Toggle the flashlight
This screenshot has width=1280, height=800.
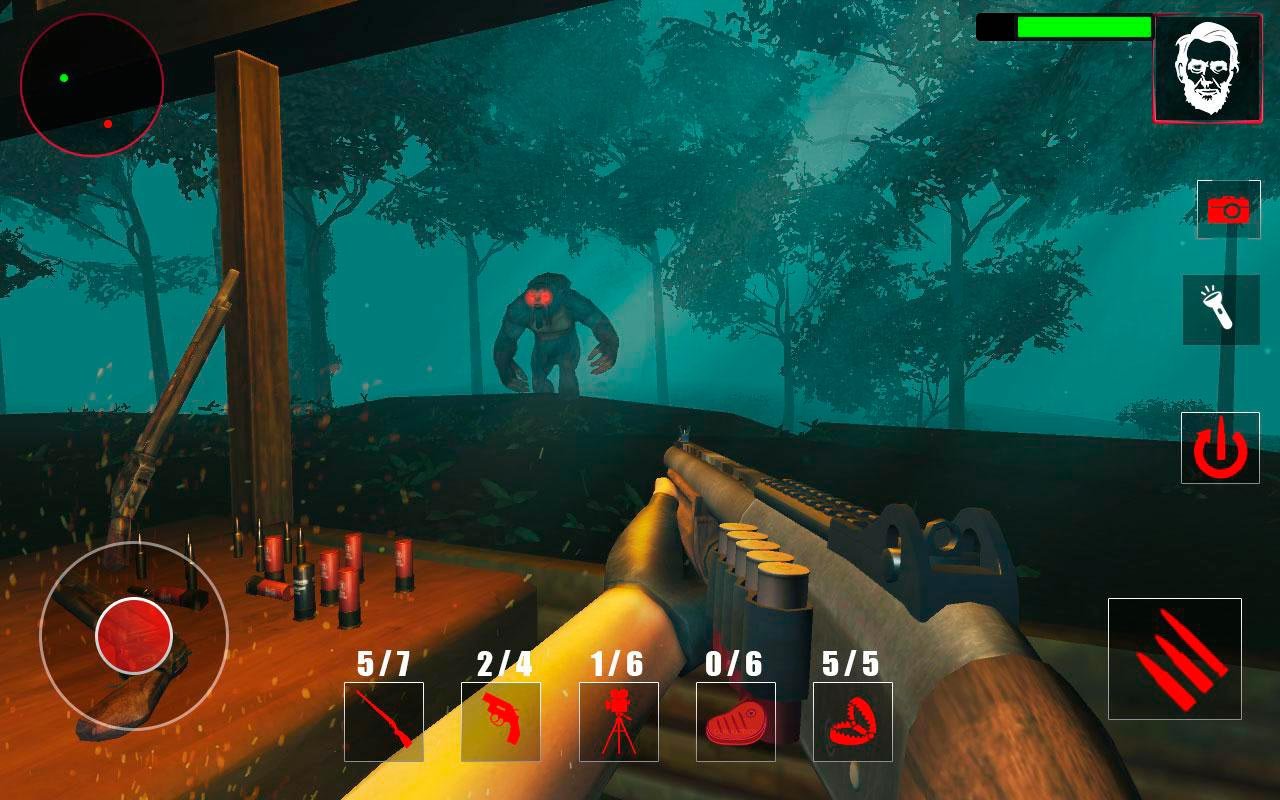tap(1221, 310)
